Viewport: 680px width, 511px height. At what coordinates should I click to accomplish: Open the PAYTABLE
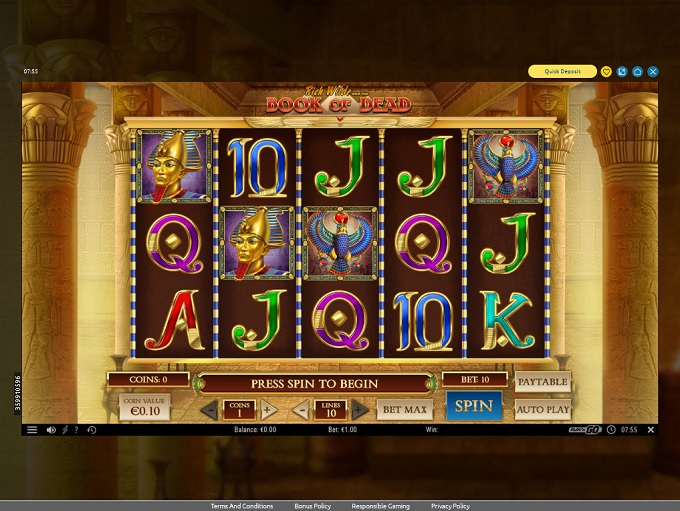pyautogui.click(x=542, y=382)
